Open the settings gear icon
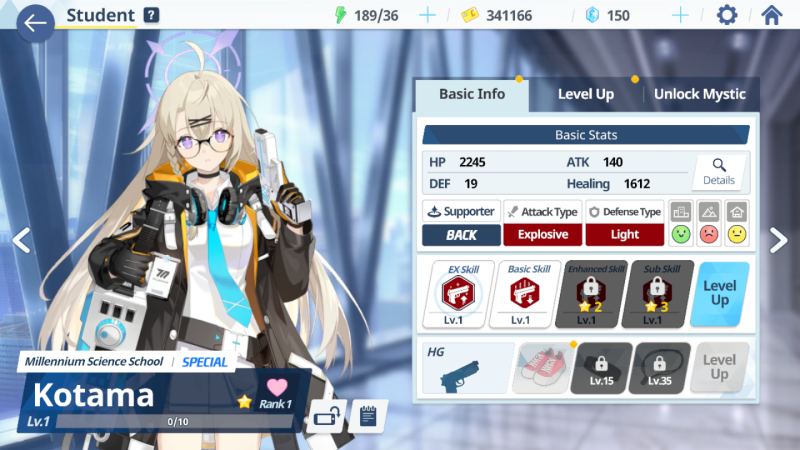This screenshot has width=800, height=450. point(727,15)
